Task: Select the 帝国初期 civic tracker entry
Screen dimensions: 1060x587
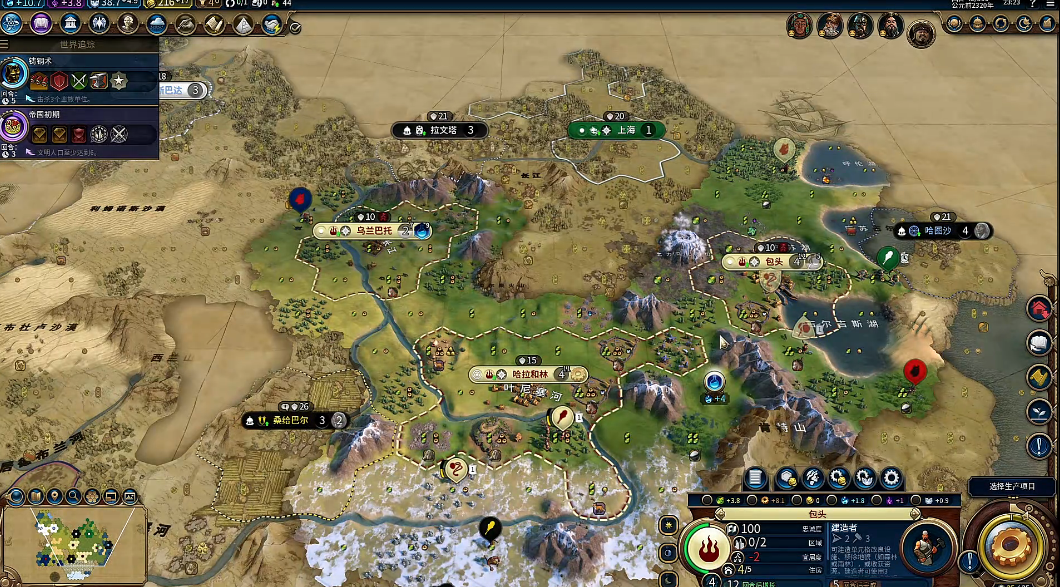Action: [78, 128]
